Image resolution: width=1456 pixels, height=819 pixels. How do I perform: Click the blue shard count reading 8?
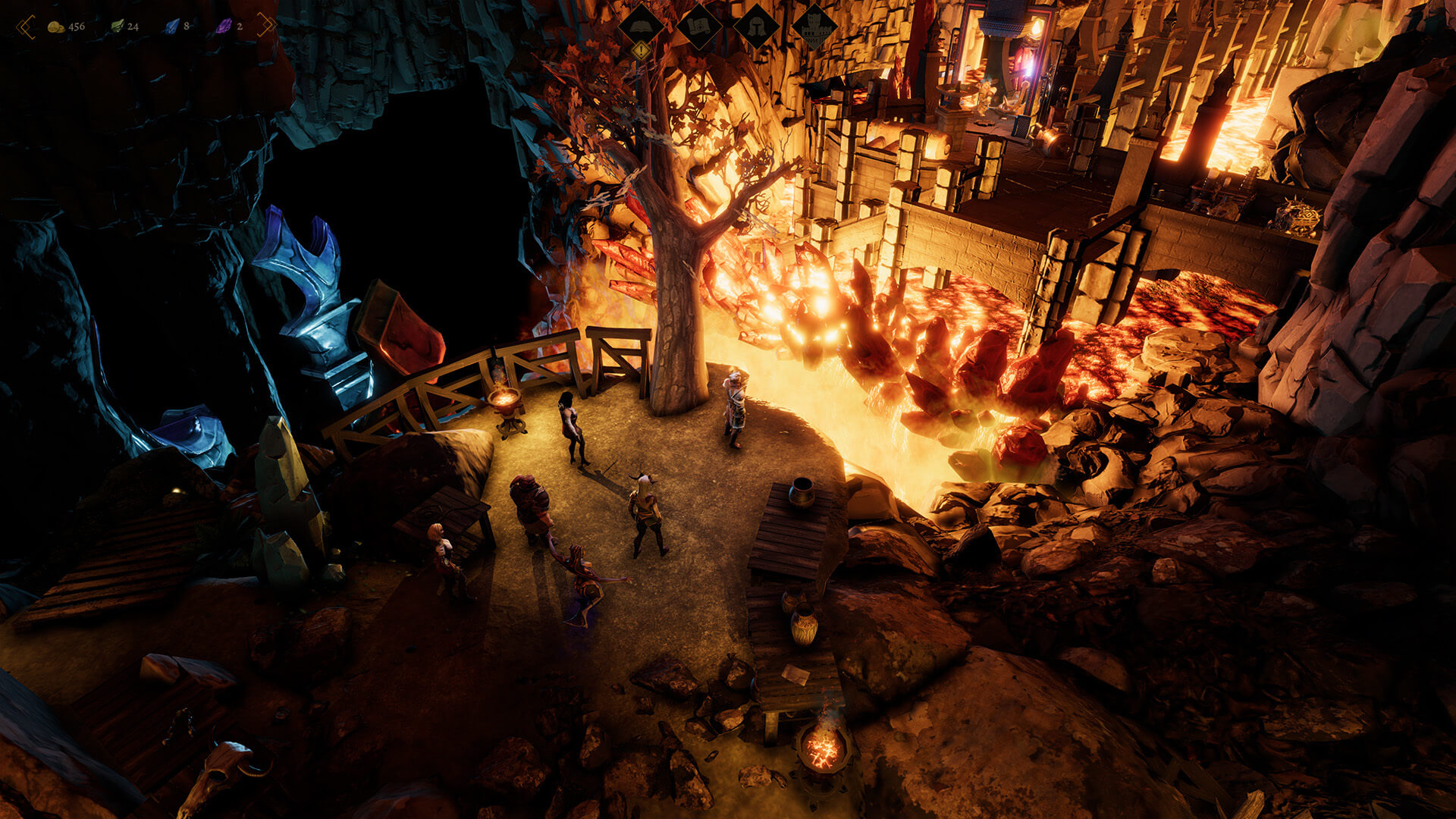[185, 26]
